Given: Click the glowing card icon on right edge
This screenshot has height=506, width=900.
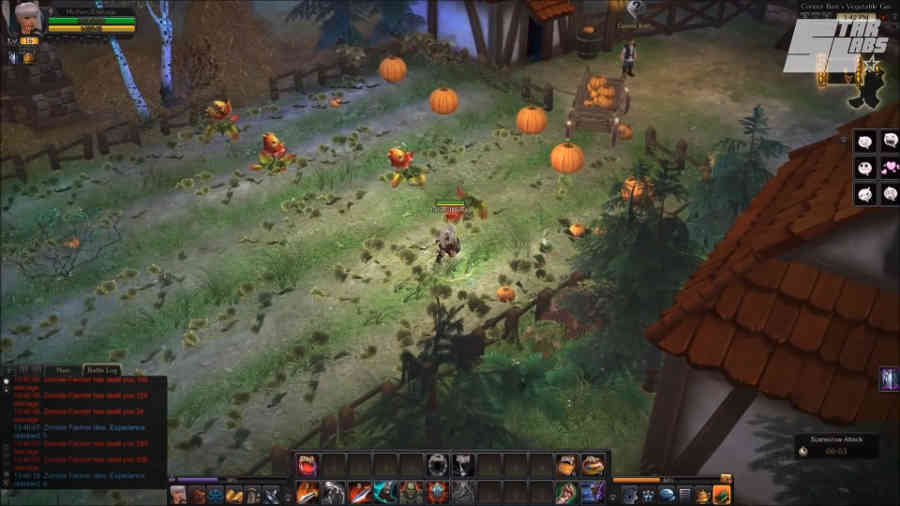Looking at the screenshot, I should pos(888,379).
